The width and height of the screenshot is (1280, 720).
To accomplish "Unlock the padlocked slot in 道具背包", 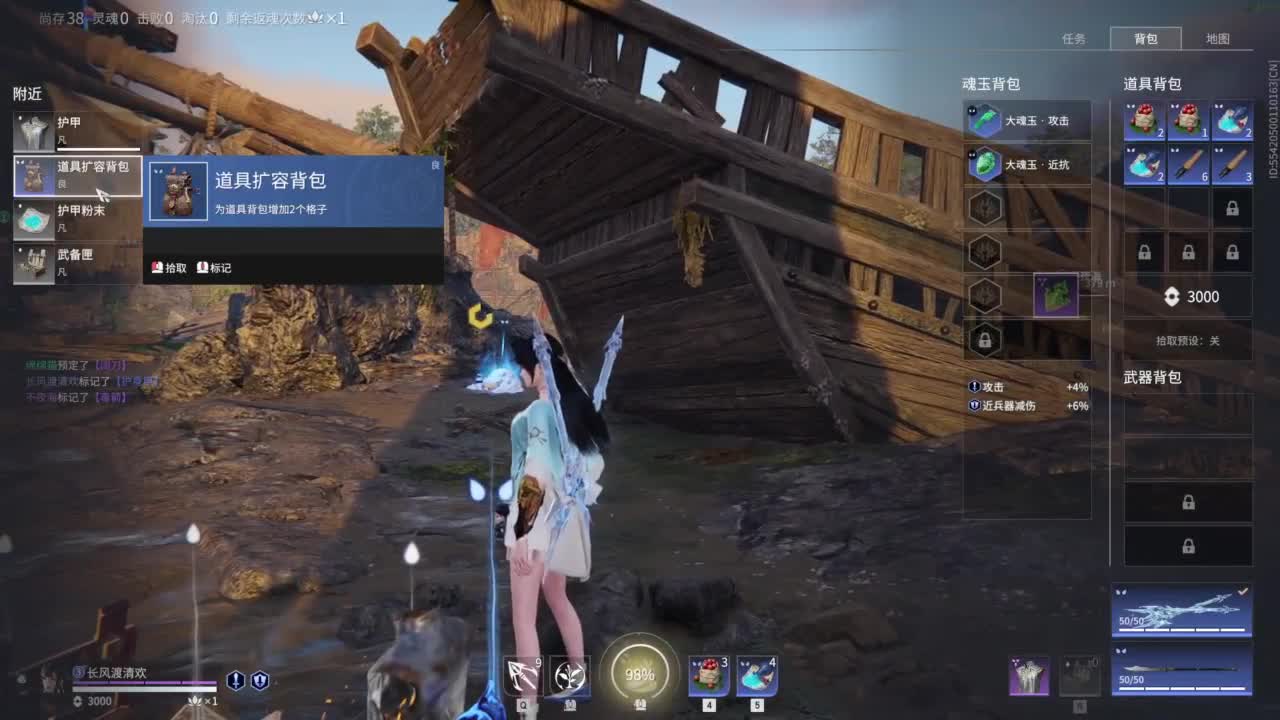I will click(1232, 208).
